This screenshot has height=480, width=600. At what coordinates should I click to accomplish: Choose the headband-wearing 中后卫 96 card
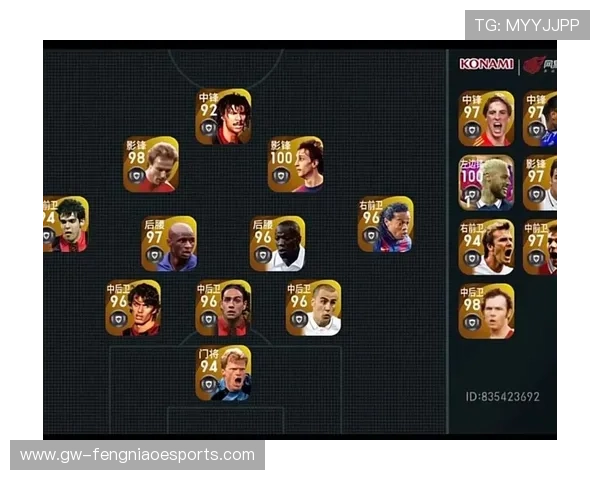[x=223, y=308]
